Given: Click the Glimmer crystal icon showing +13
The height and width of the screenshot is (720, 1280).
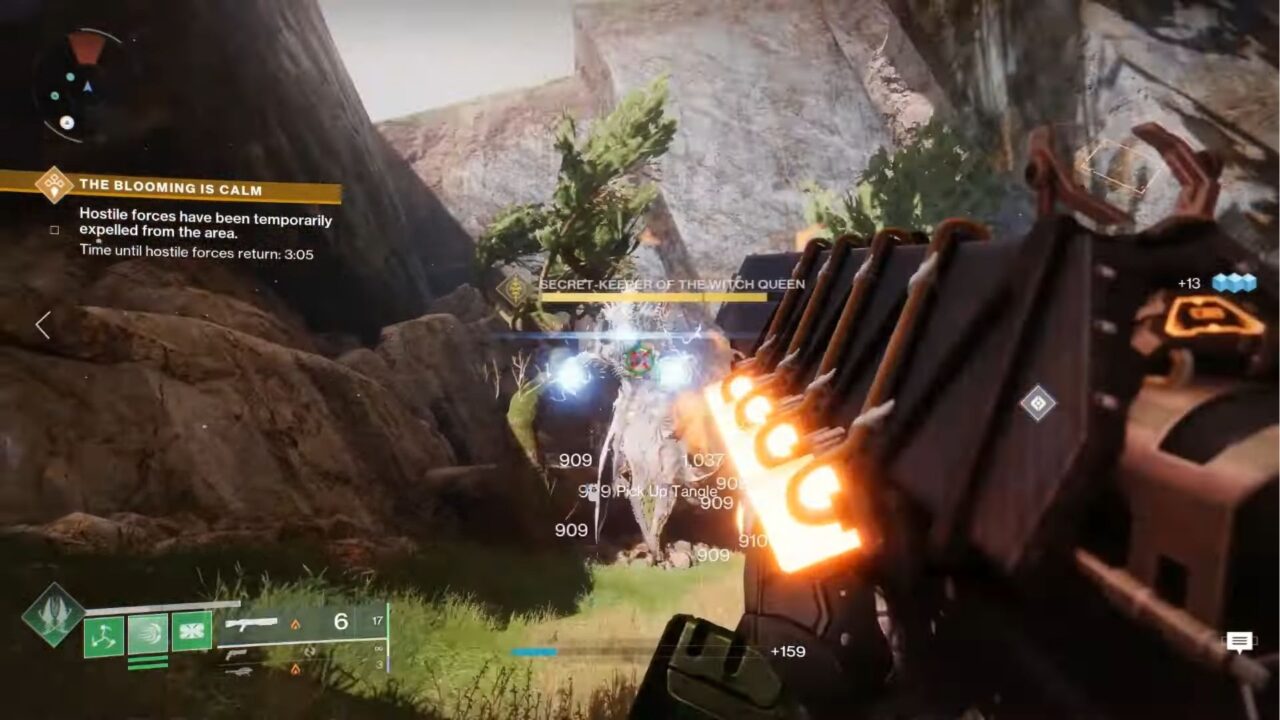Looking at the screenshot, I should click(1235, 283).
